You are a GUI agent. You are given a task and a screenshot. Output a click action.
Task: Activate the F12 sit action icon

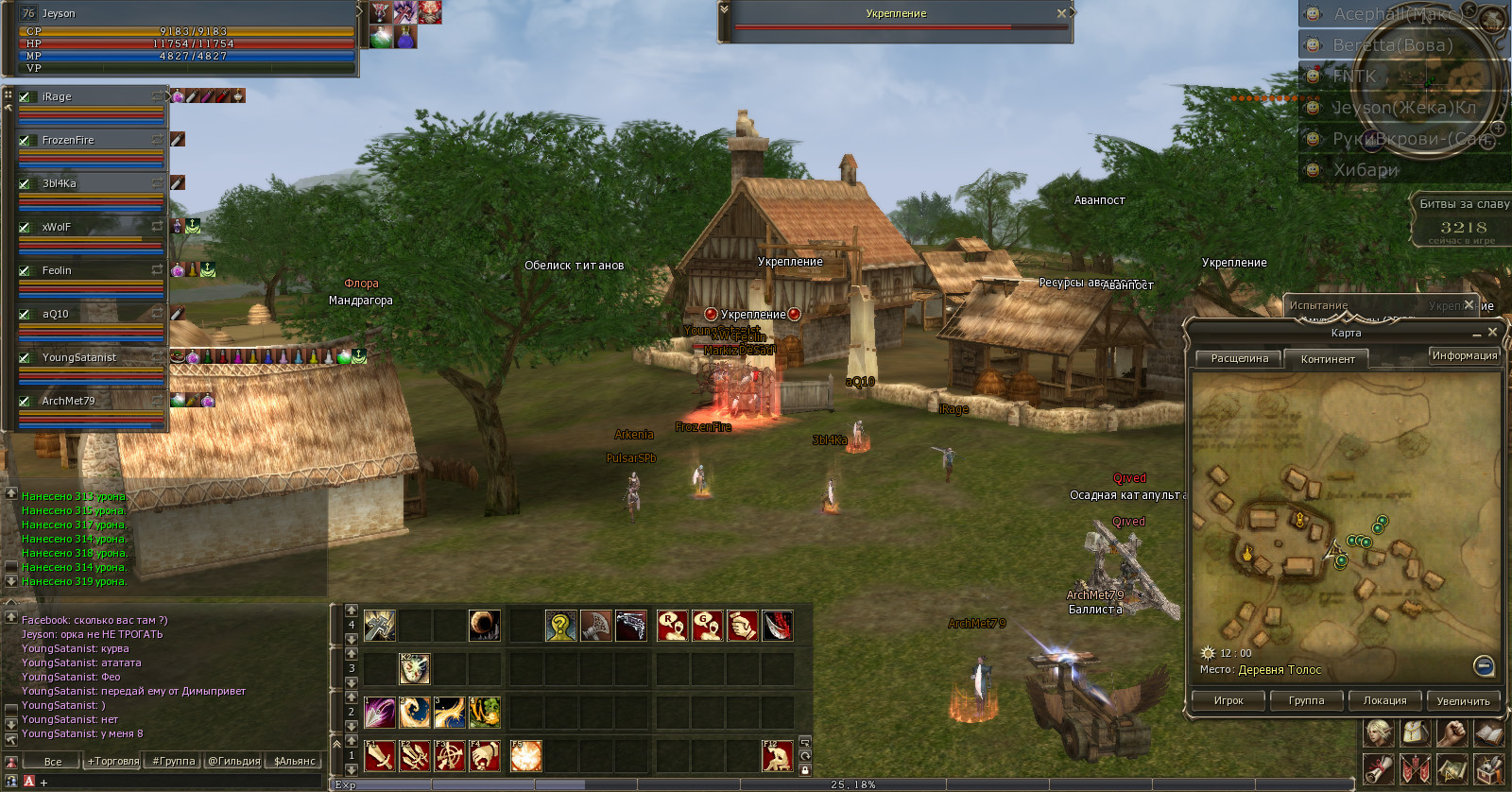tap(778, 757)
